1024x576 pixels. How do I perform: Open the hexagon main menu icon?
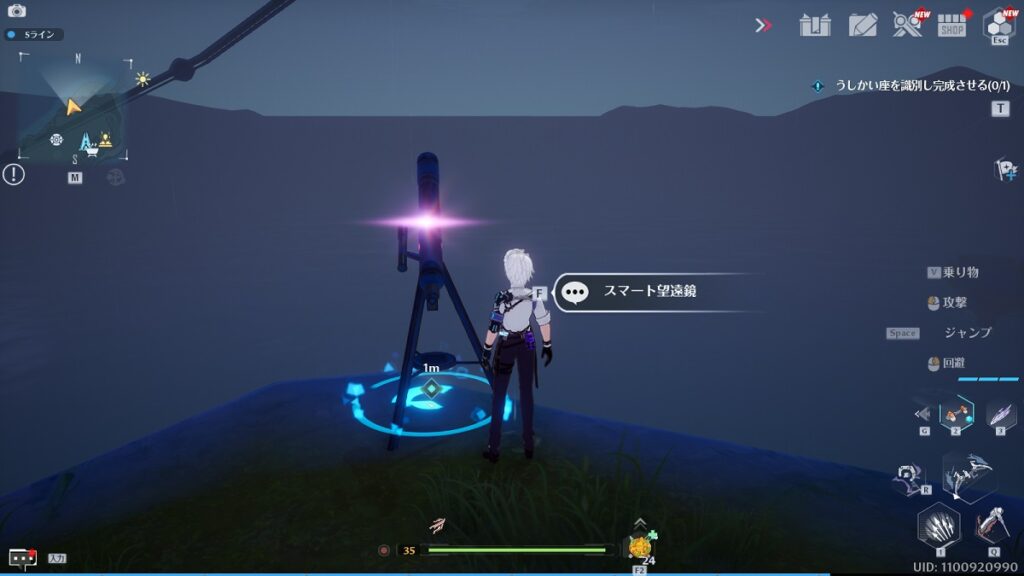click(x=998, y=24)
